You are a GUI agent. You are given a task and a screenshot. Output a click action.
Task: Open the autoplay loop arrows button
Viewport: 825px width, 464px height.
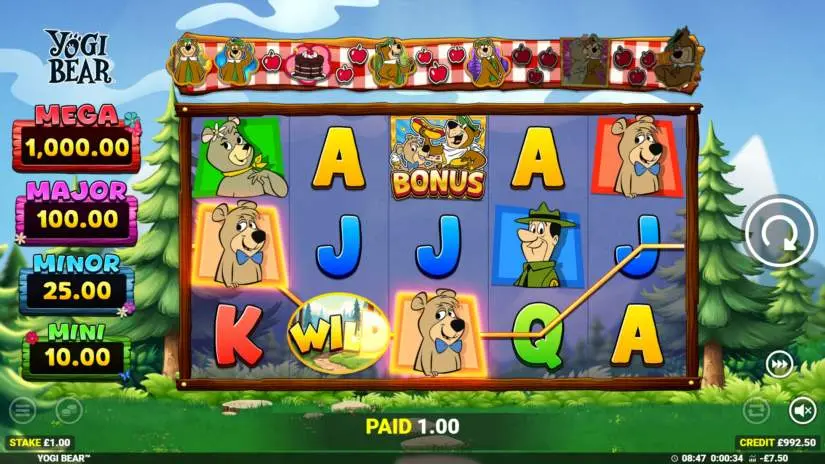757,408
